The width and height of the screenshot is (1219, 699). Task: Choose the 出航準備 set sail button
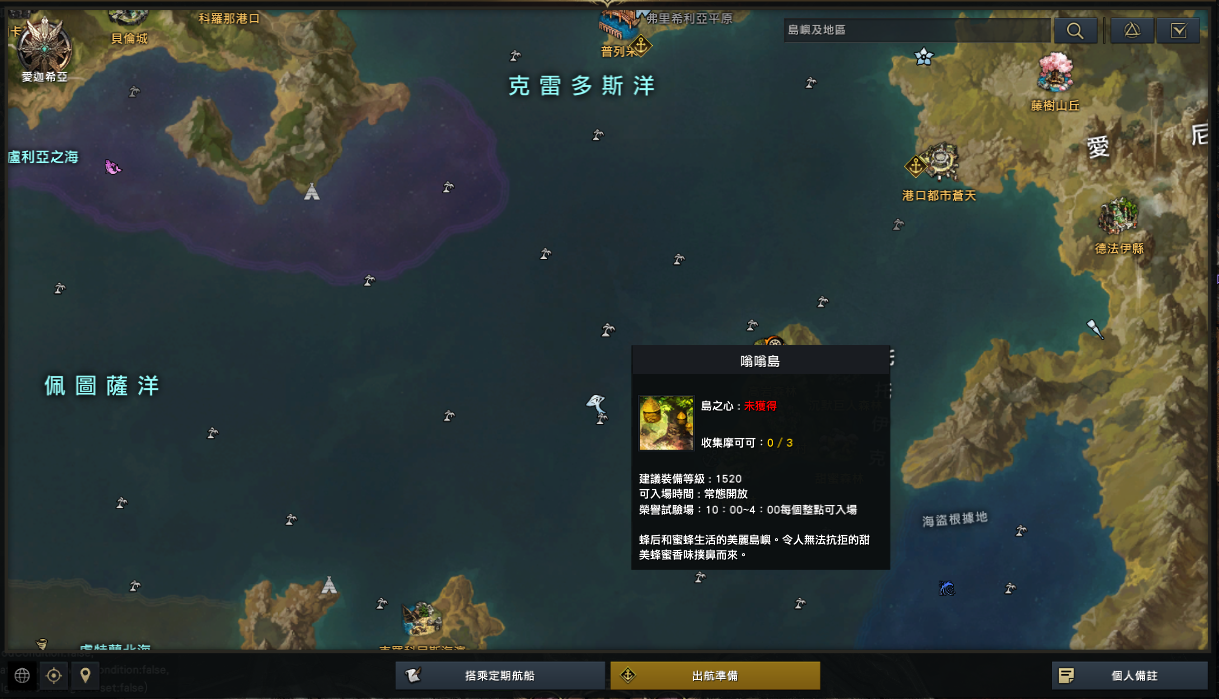[x=715, y=676]
